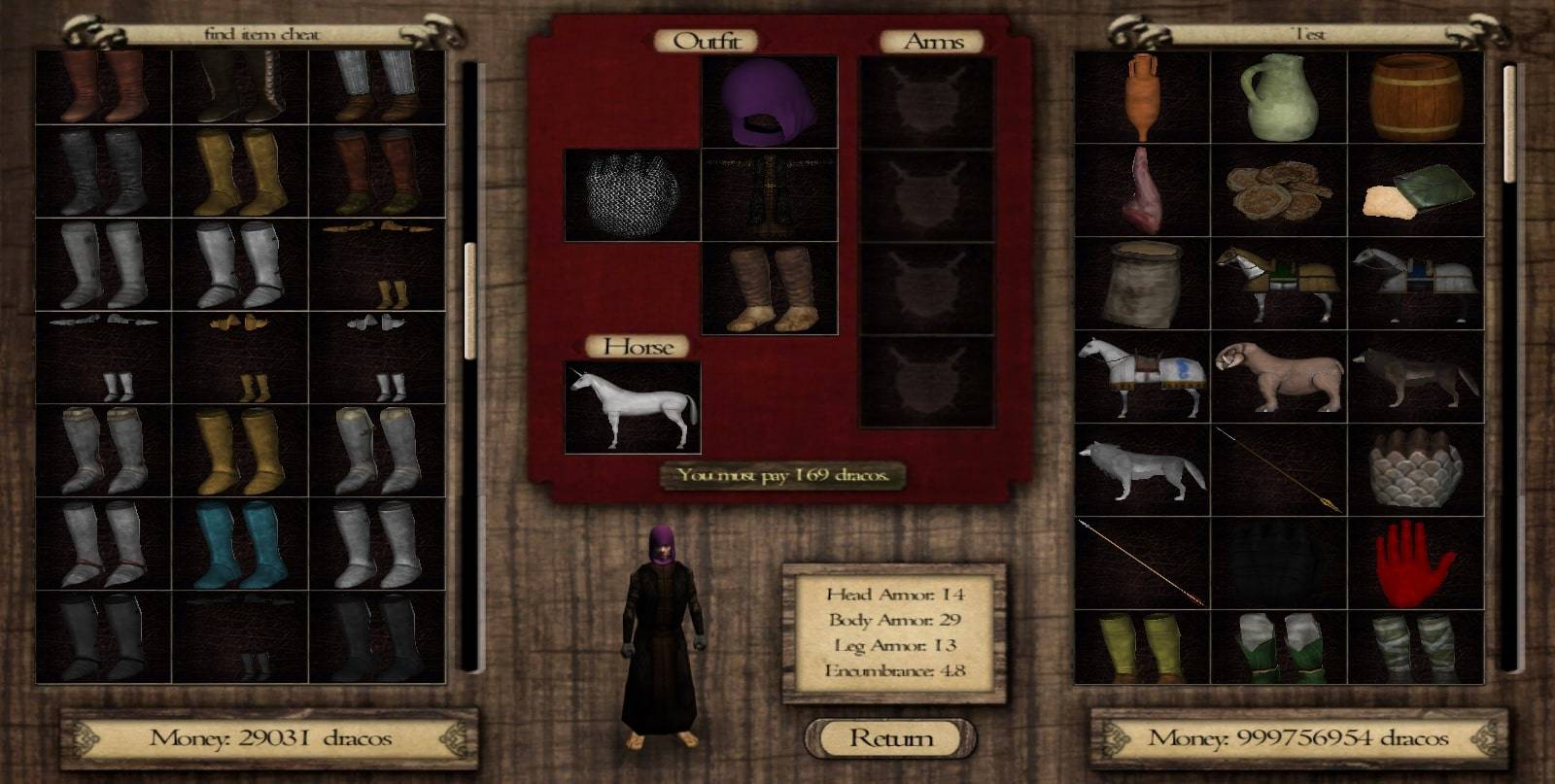Select the purple hood helmet slot
1555x784 pixels.
tap(769, 102)
